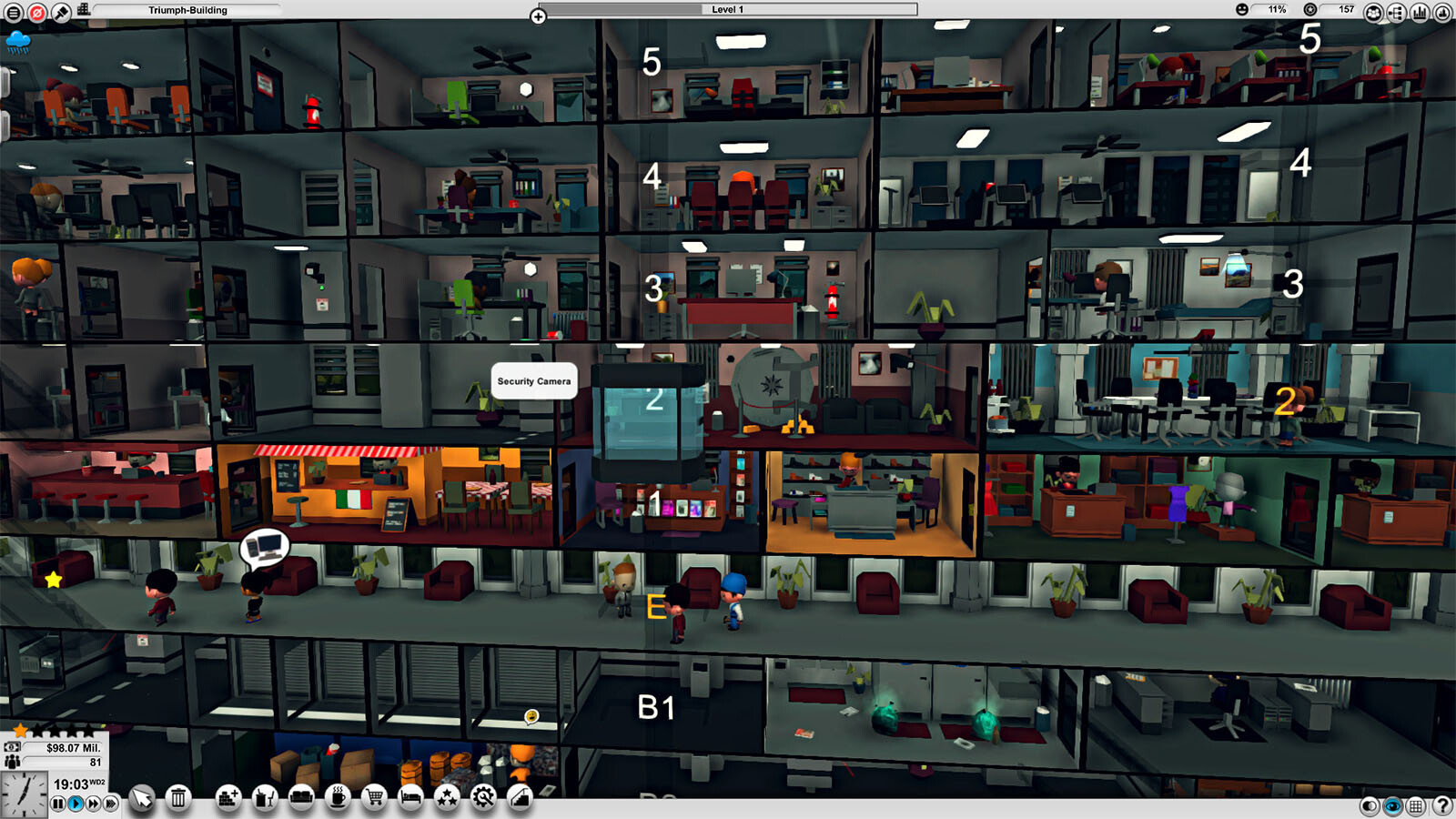This screenshot has width=1456, height=819.
Task: Open the main menu hamburger button
Action: tap(14, 13)
